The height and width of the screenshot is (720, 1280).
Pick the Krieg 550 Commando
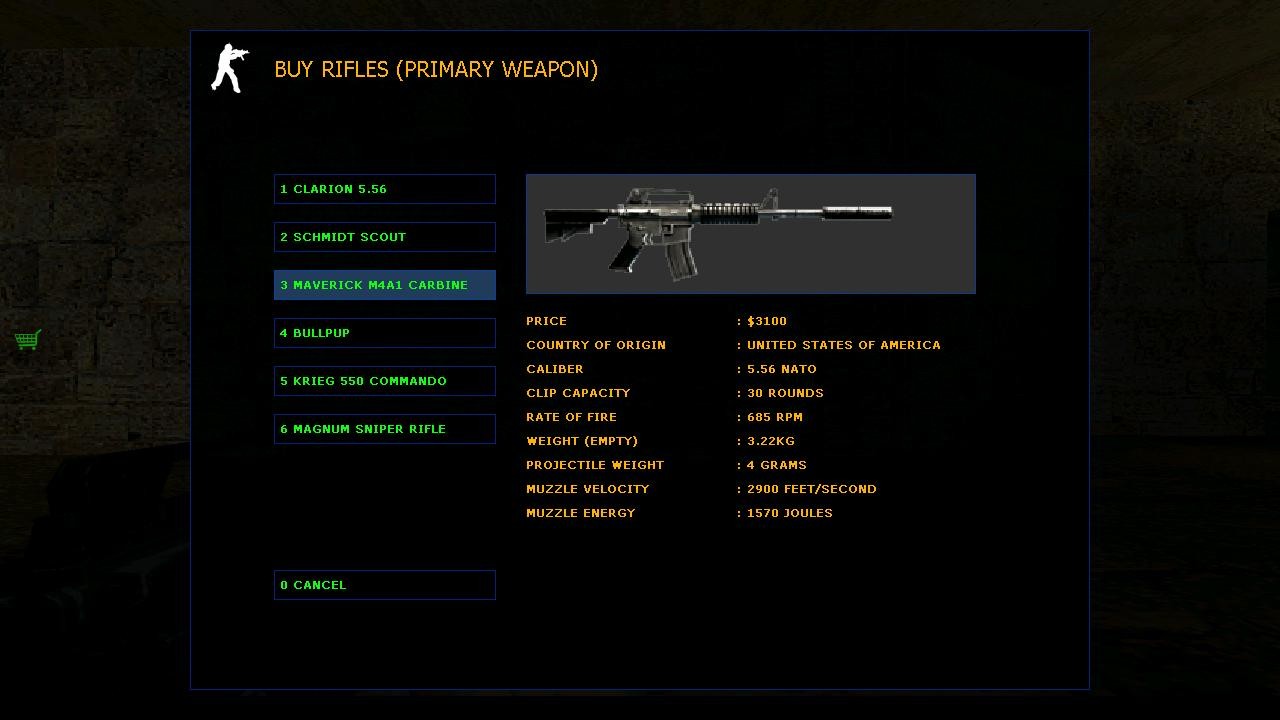tap(384, 380)
